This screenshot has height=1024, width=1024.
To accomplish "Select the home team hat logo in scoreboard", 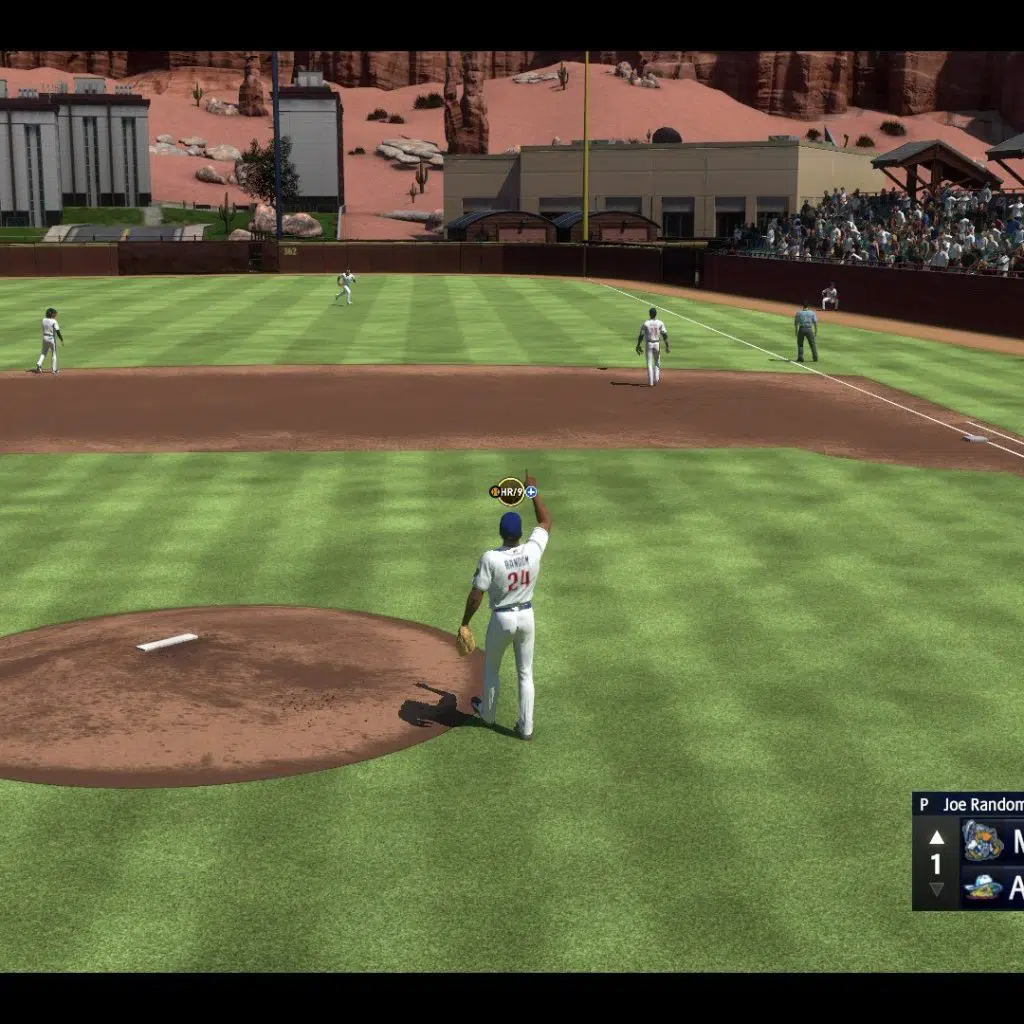I will (982, 887).
